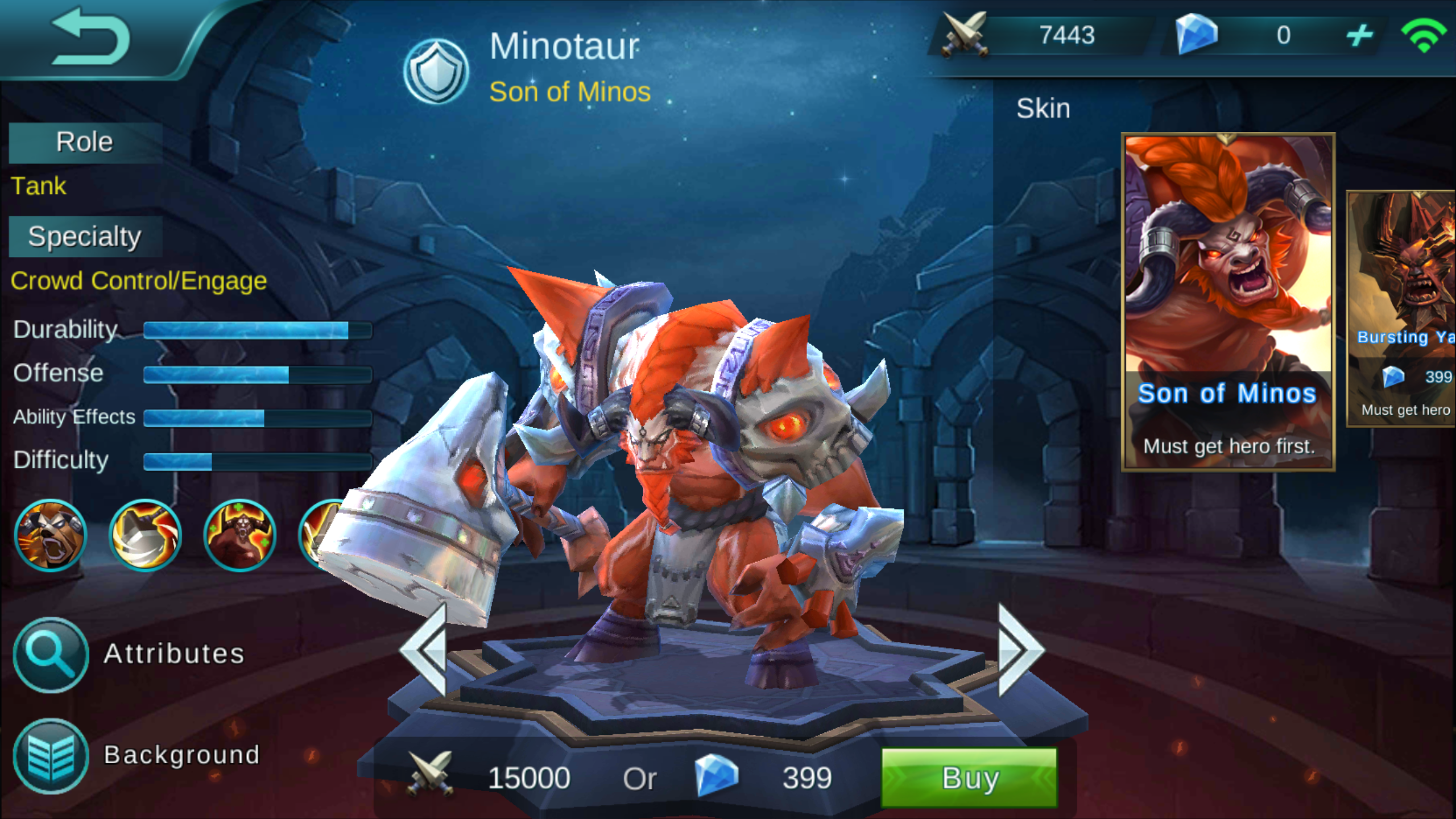1456x819 pixels.
Task: Expand the Specialty section
Action: (x=84, y=235)
